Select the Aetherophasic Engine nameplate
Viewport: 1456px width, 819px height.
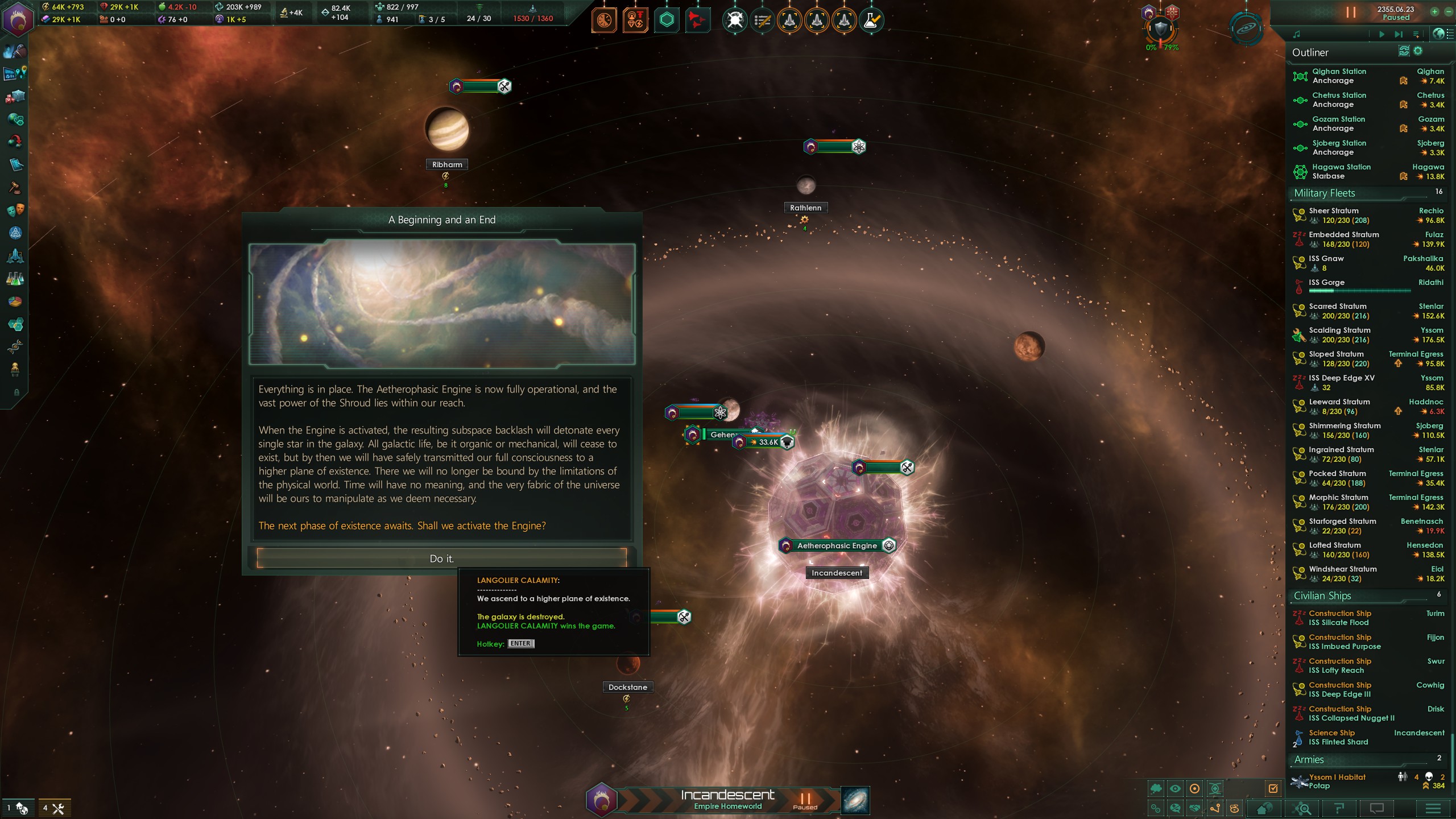837,546
